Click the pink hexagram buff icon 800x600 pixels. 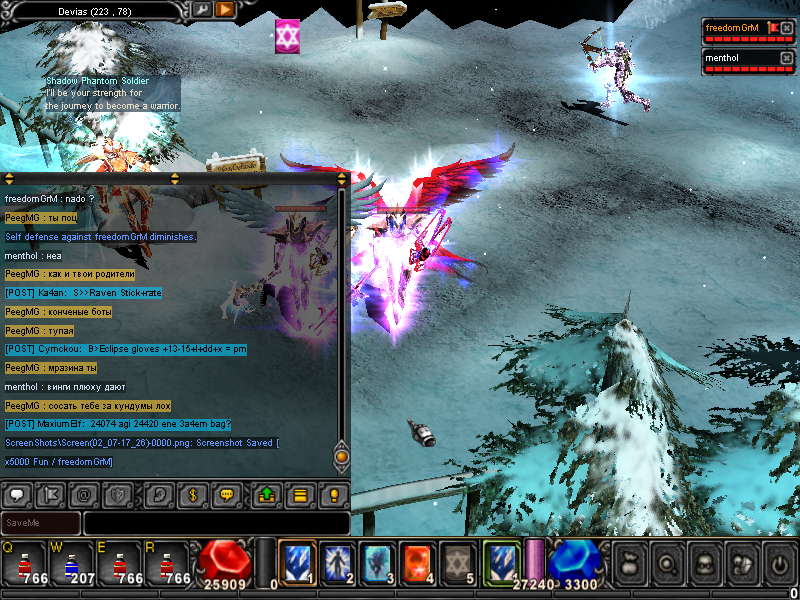click(x=288, y=36)
